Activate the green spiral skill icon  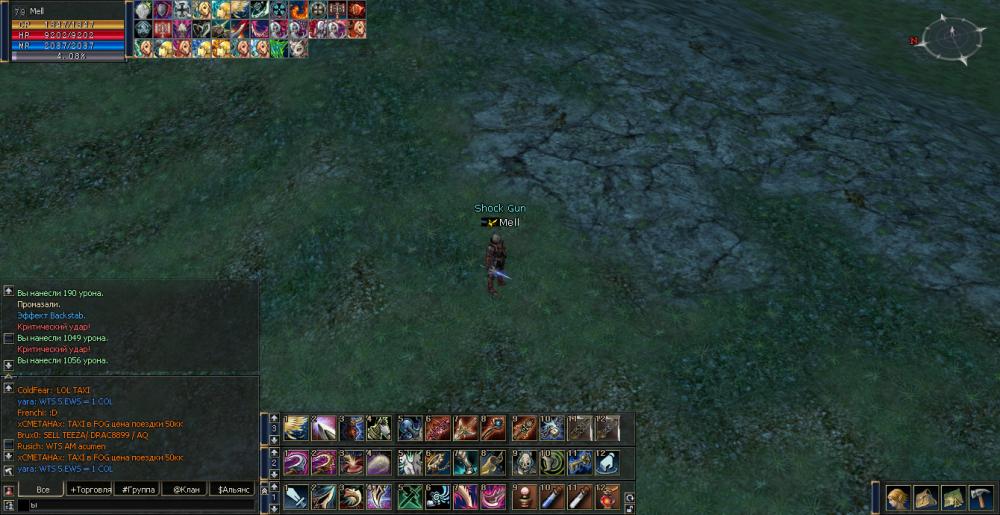(554, 462)
